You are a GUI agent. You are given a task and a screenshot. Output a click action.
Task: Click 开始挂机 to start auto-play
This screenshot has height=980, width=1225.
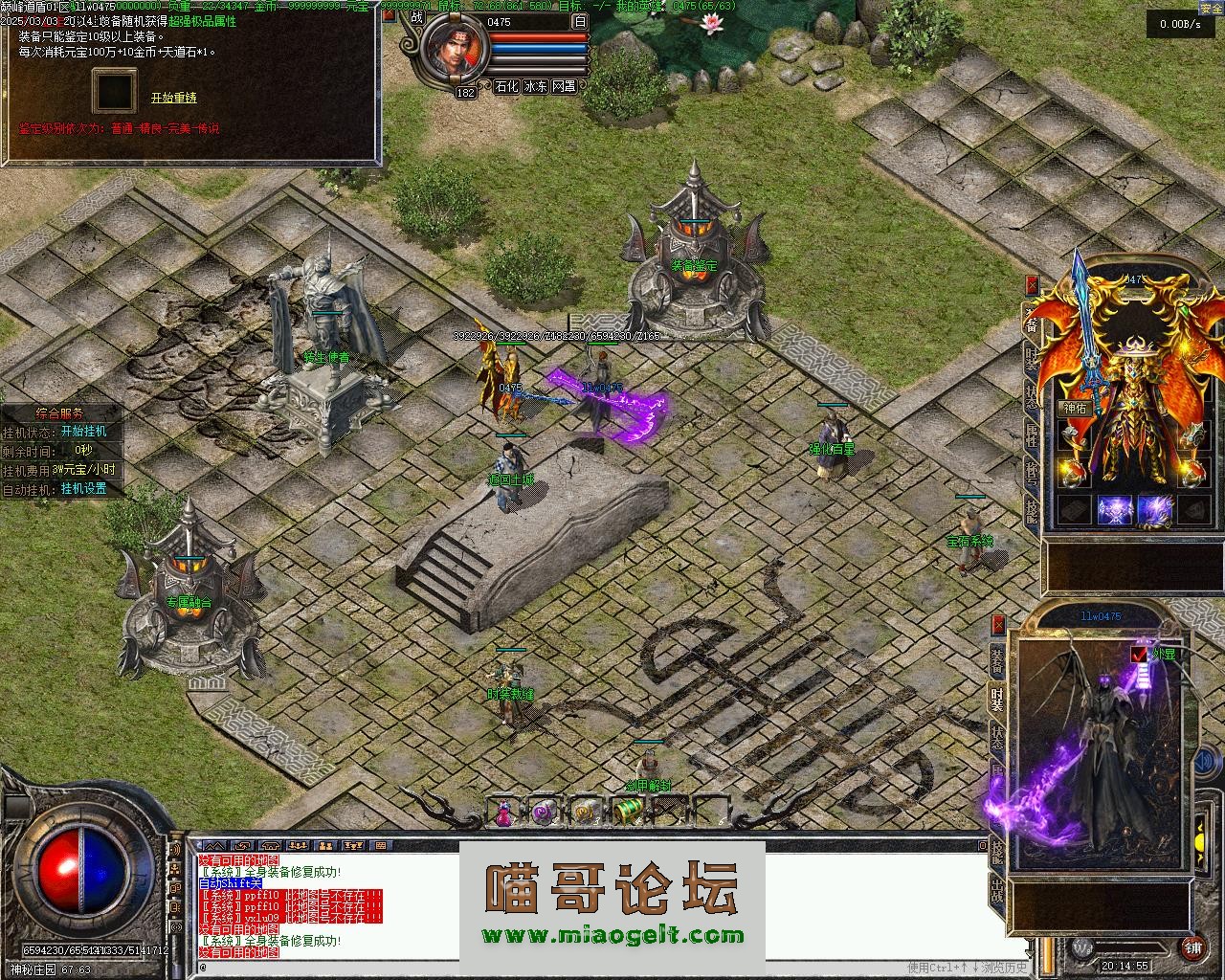pos(84,432)
